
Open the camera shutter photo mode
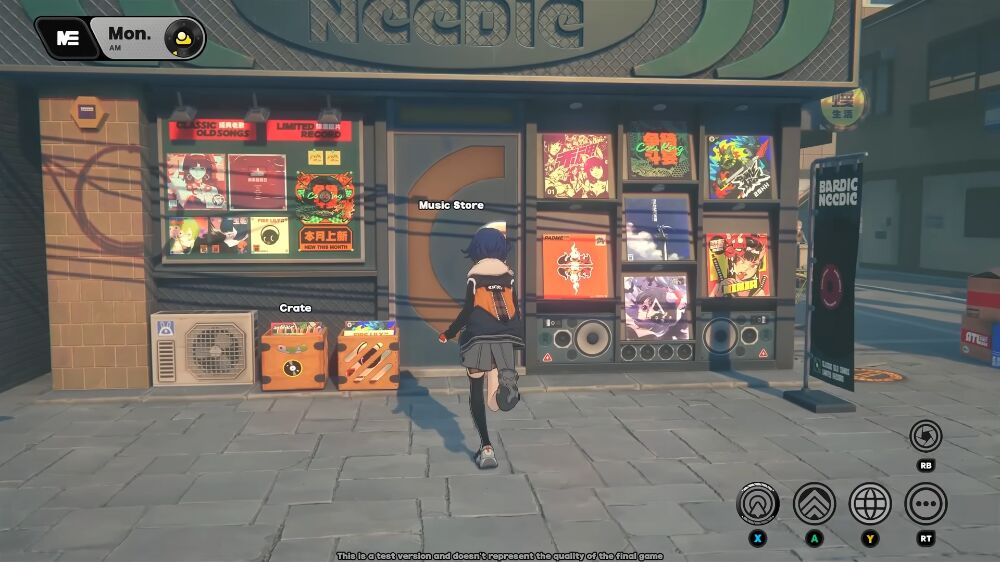(926, 436)
